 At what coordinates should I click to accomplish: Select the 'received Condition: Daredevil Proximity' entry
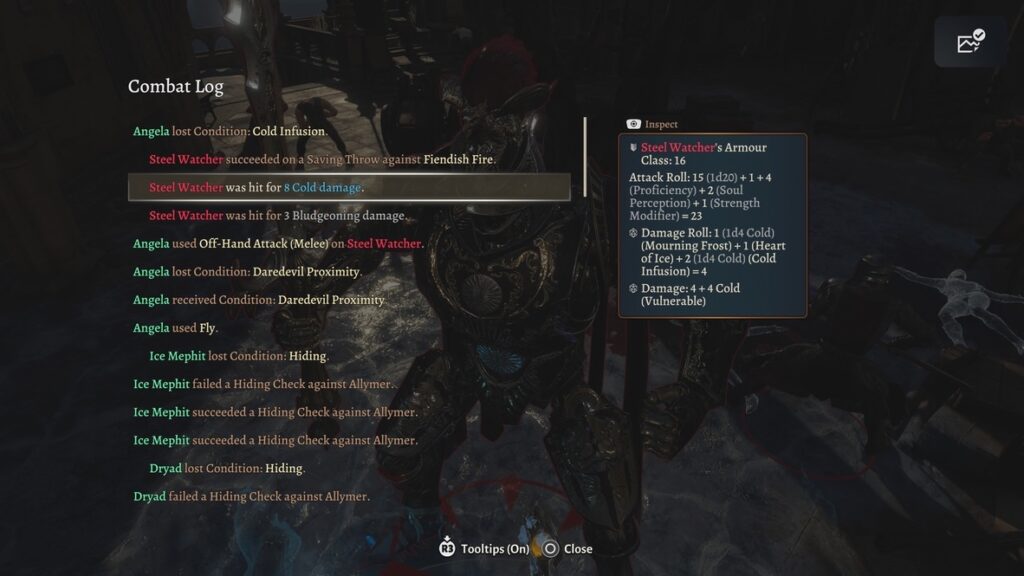point(259,300)
